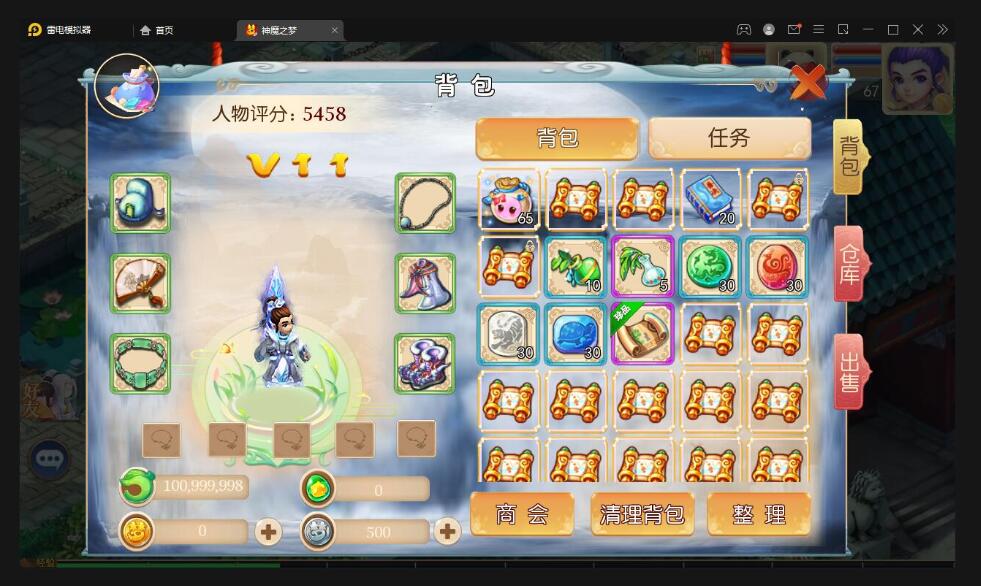Image resolution: width=981 pixels, height=586 pixels.
Task: Choose the green dragon jade with count 30
Action: [711, 267]
